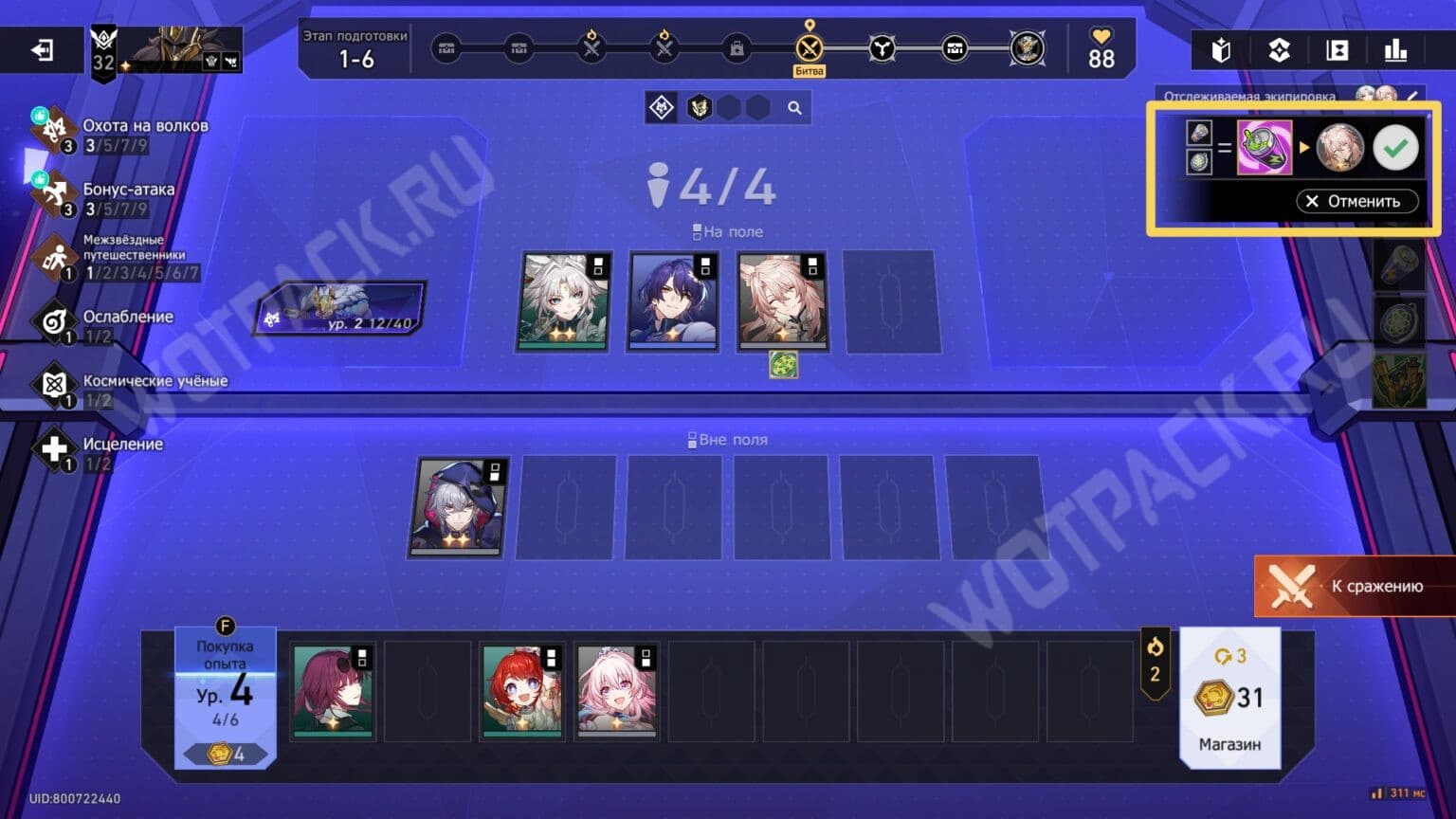
Task: Confirm equipment with the green checkmark toggle
Action: point(1394,146)
